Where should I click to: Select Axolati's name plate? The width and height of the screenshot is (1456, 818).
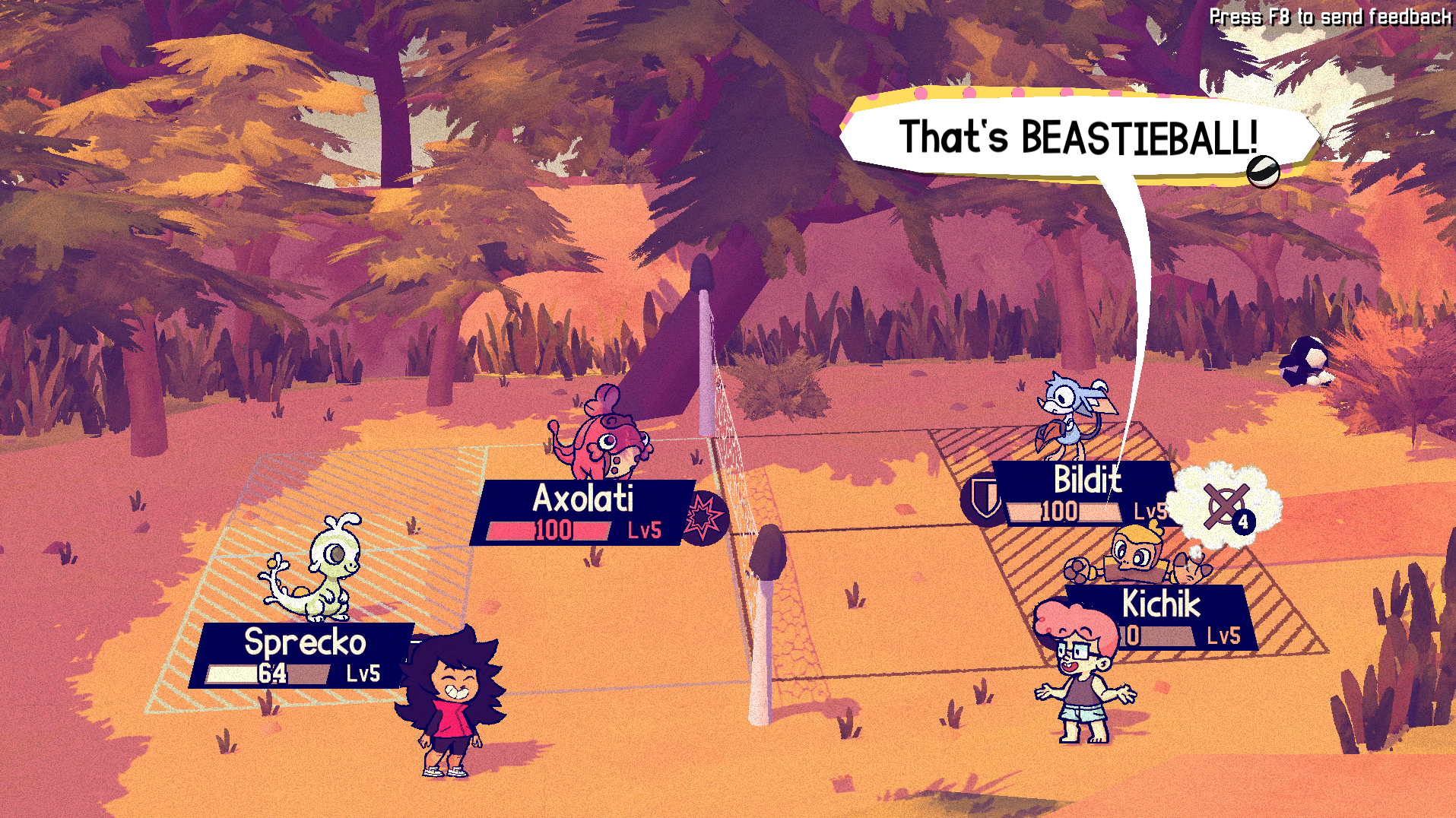coord(582,512)
